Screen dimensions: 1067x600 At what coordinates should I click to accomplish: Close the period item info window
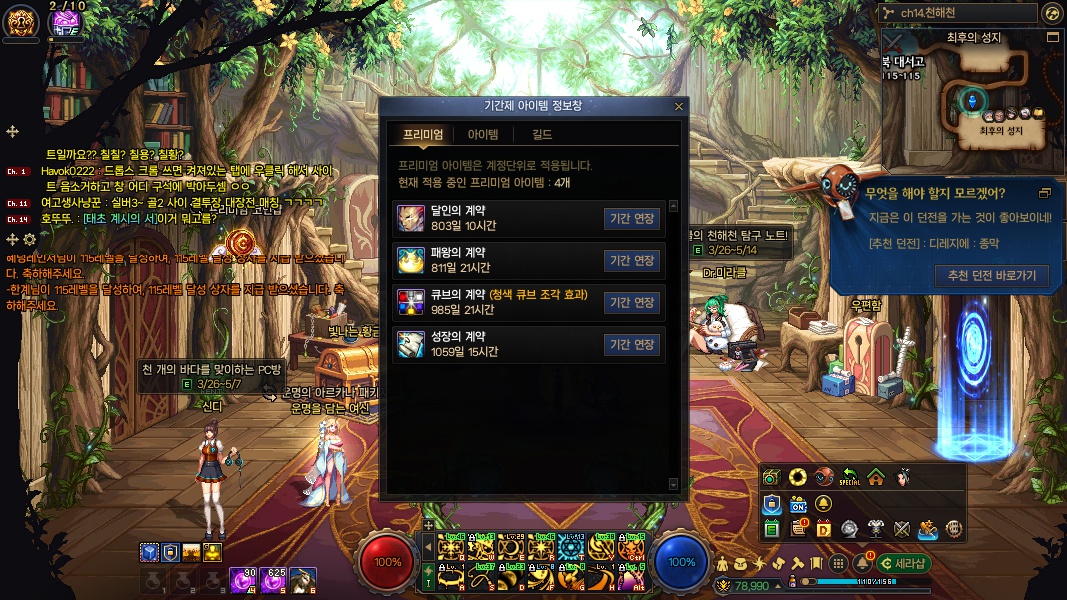(679, 106)
